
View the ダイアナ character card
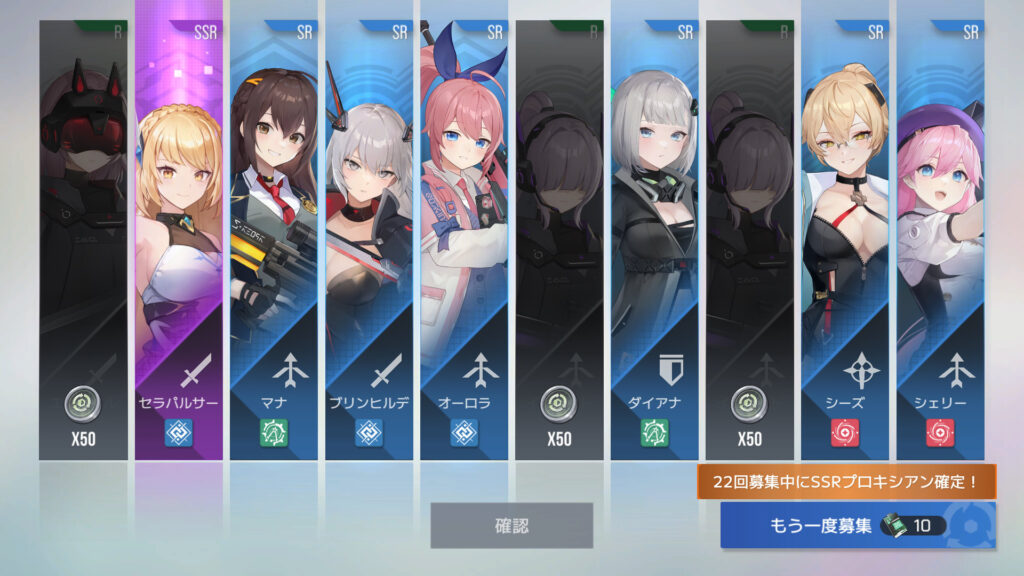tap(655, 240)
